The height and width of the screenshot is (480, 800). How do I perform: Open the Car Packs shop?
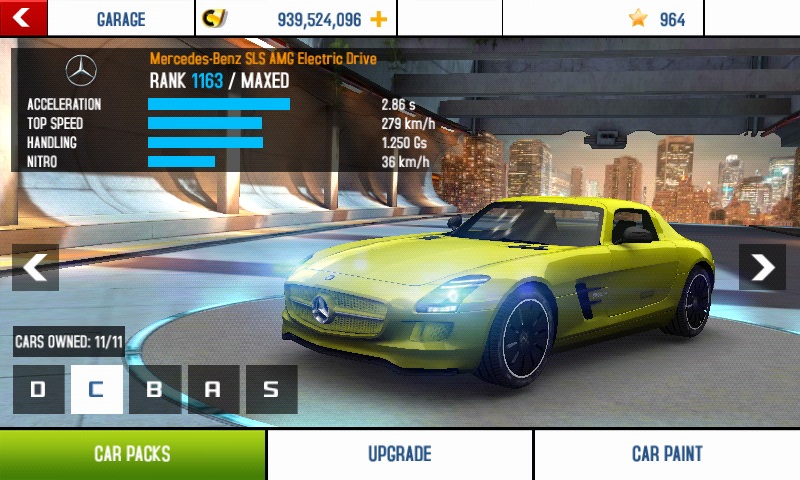coord(132,454)
